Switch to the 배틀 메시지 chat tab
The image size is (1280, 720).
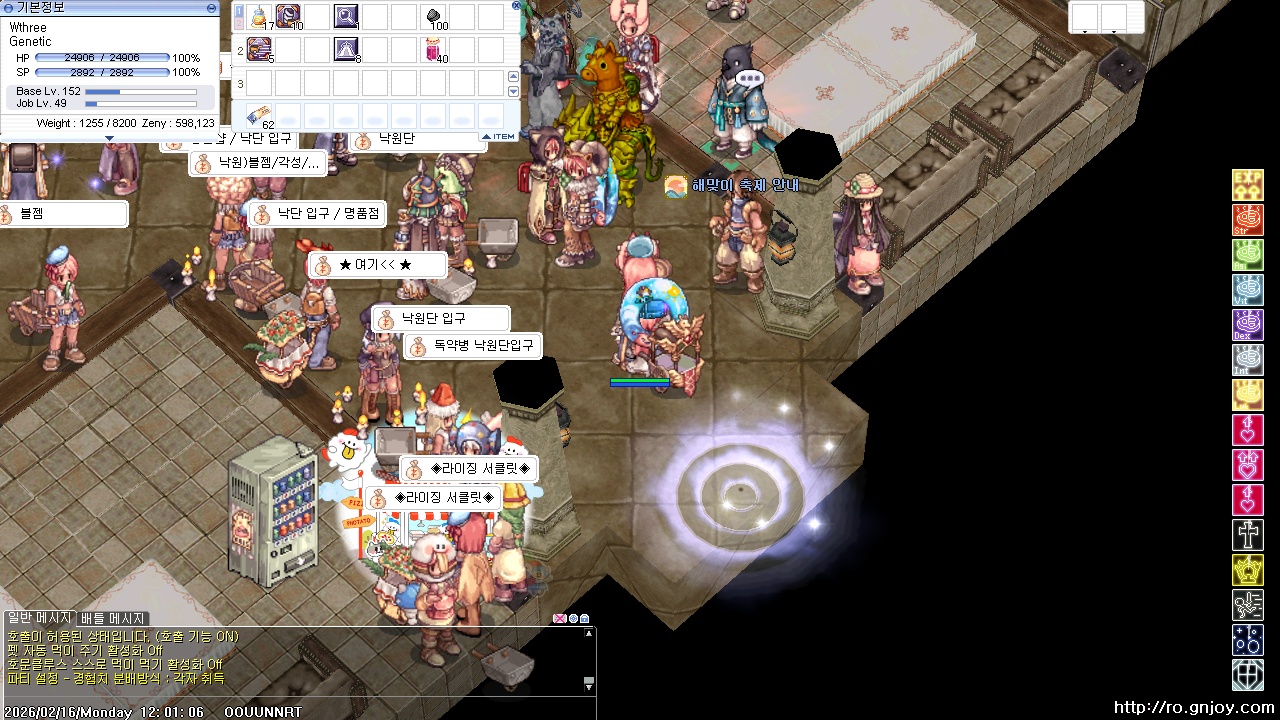[x=113, y=619]
